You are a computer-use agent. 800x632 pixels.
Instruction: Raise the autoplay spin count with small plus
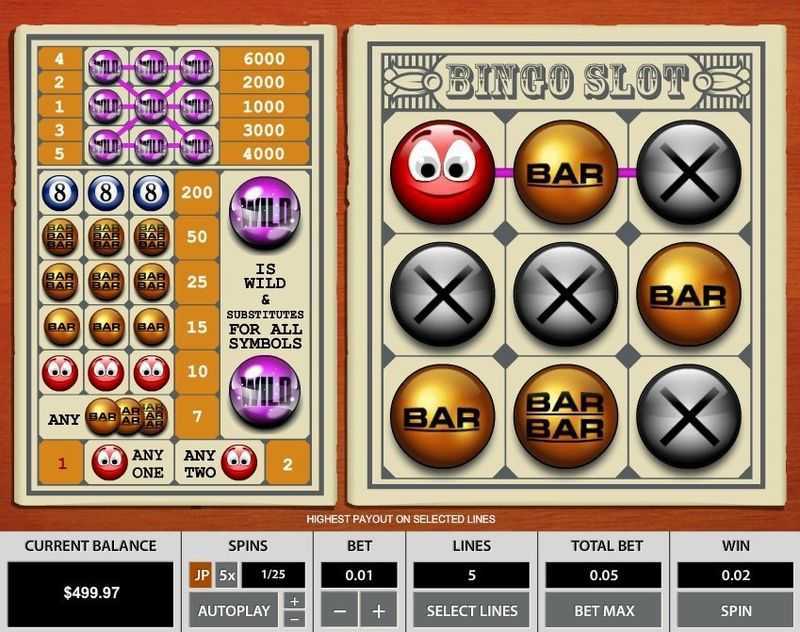295,602
